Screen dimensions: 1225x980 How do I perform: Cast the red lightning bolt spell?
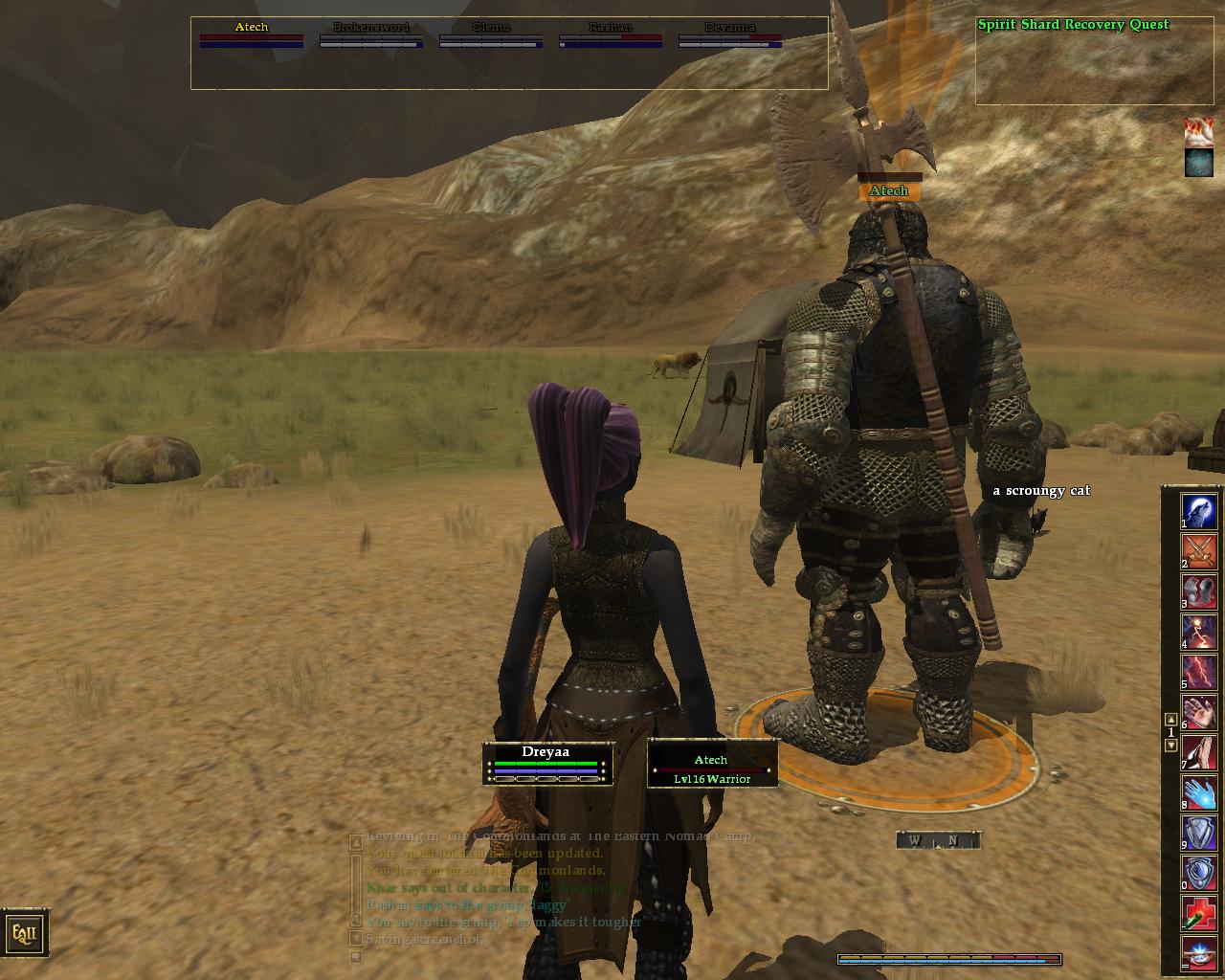tap(1198, 671)
